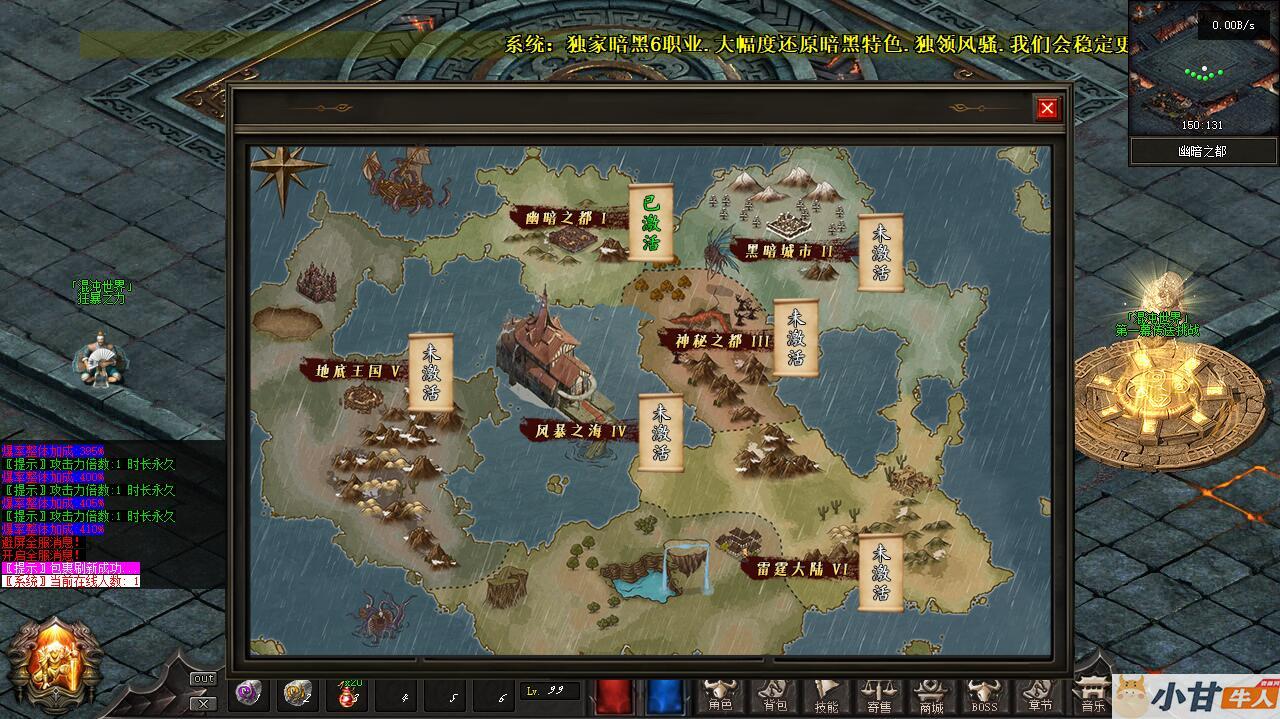Select the 神秘之都 III region scroll
The height and width of the screenshot is (719, 1280).
coord(796,337)
